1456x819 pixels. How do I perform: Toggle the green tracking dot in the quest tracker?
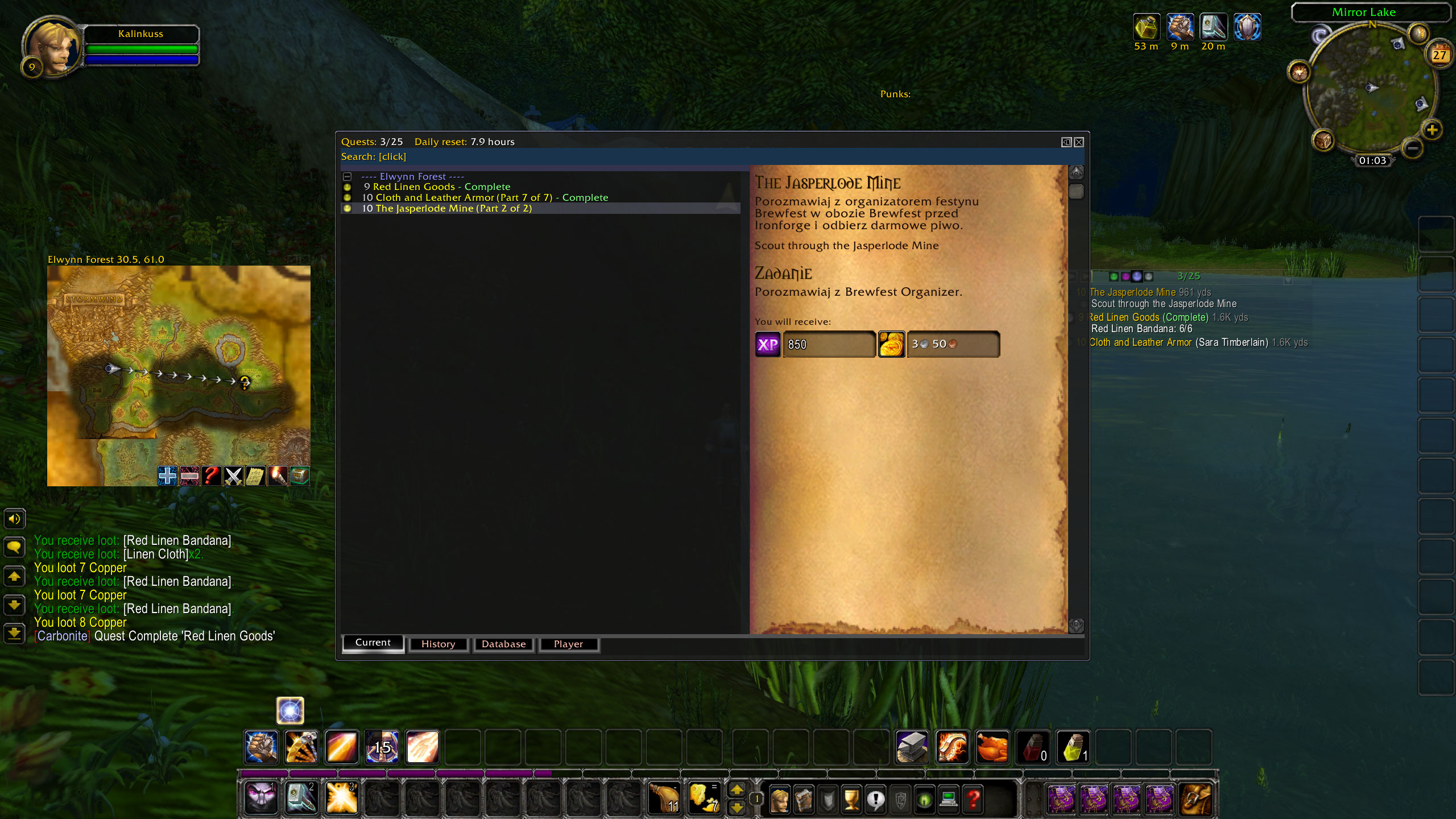point(1114,276)
